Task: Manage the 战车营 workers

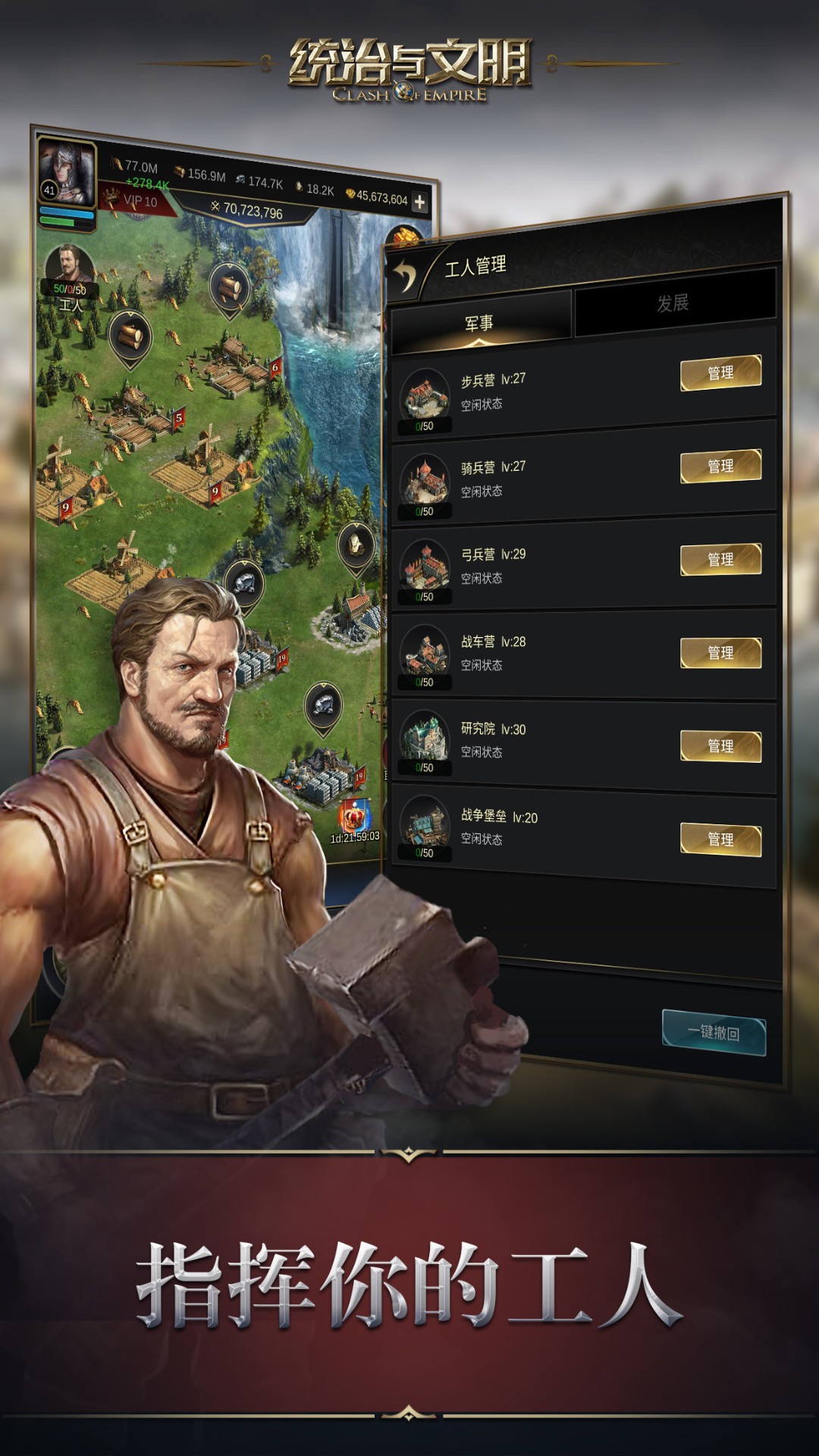Action: (x=720, y=652)
